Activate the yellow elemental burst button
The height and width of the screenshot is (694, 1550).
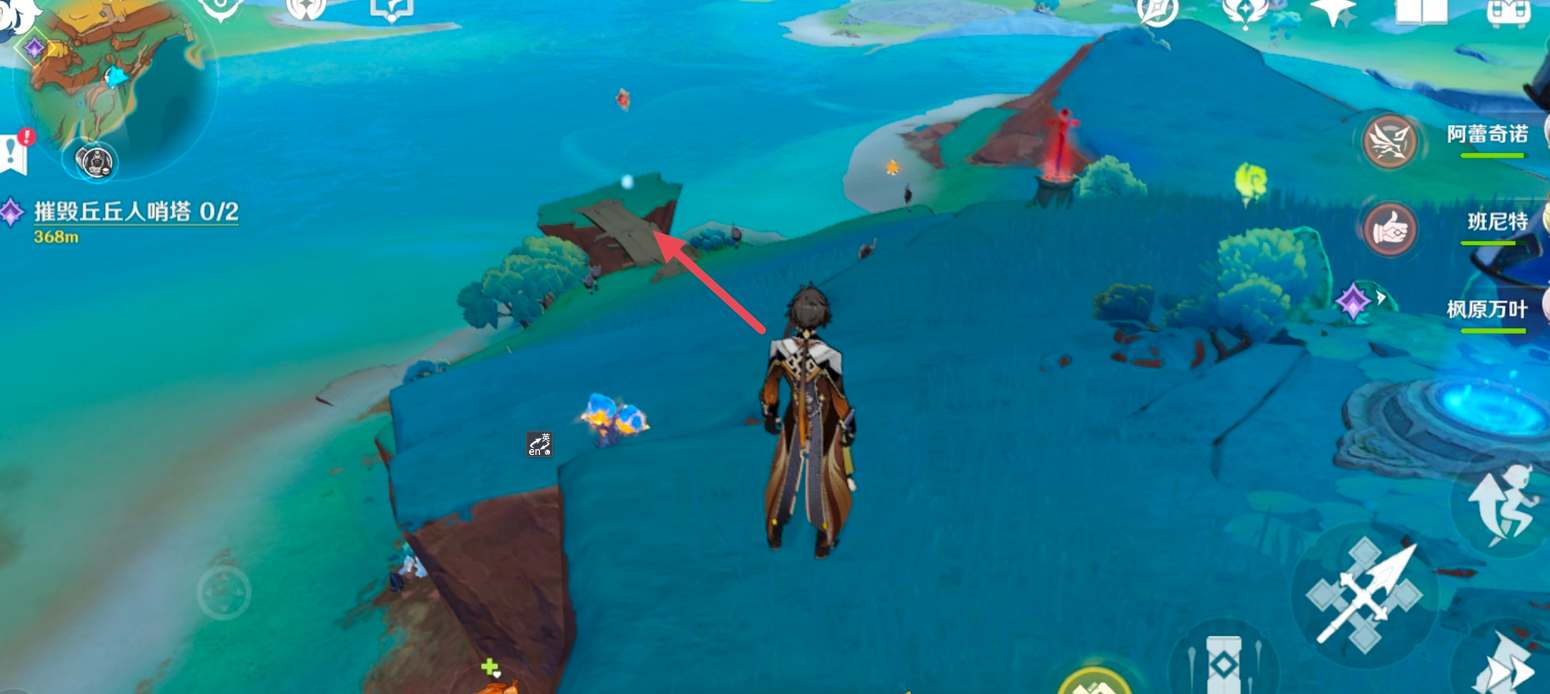point(1094,682)
